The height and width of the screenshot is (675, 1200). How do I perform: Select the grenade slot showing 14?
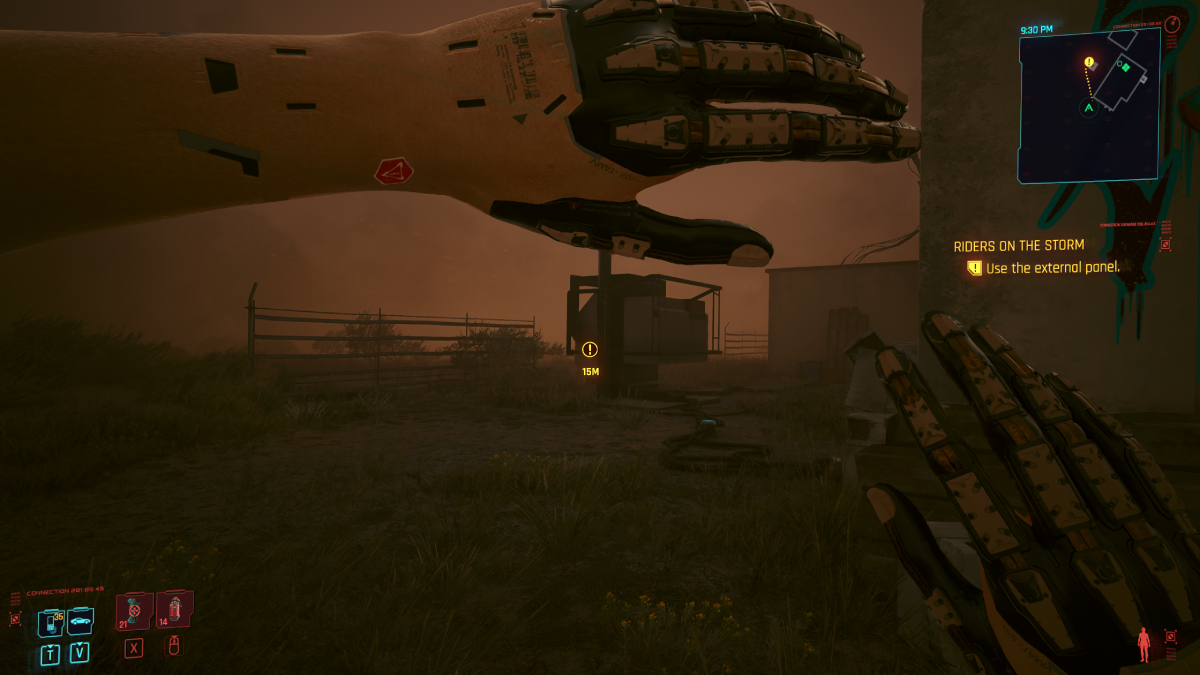(174, 607)
